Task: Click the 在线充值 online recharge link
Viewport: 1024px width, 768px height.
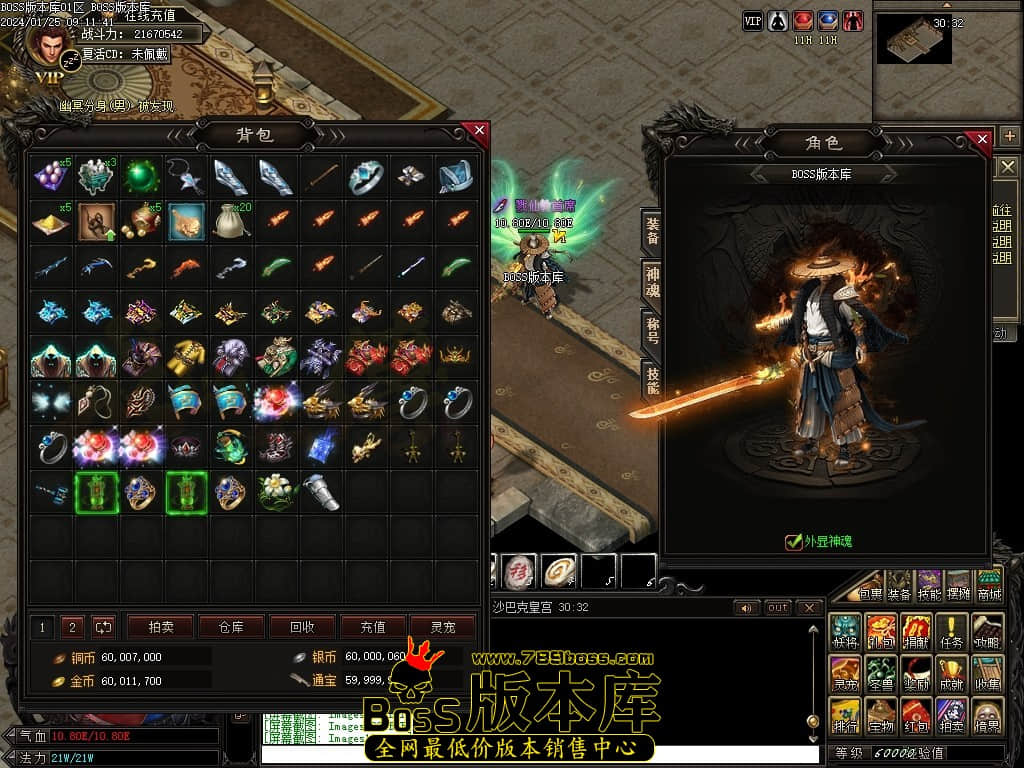Action: click(x=150, y=15)
